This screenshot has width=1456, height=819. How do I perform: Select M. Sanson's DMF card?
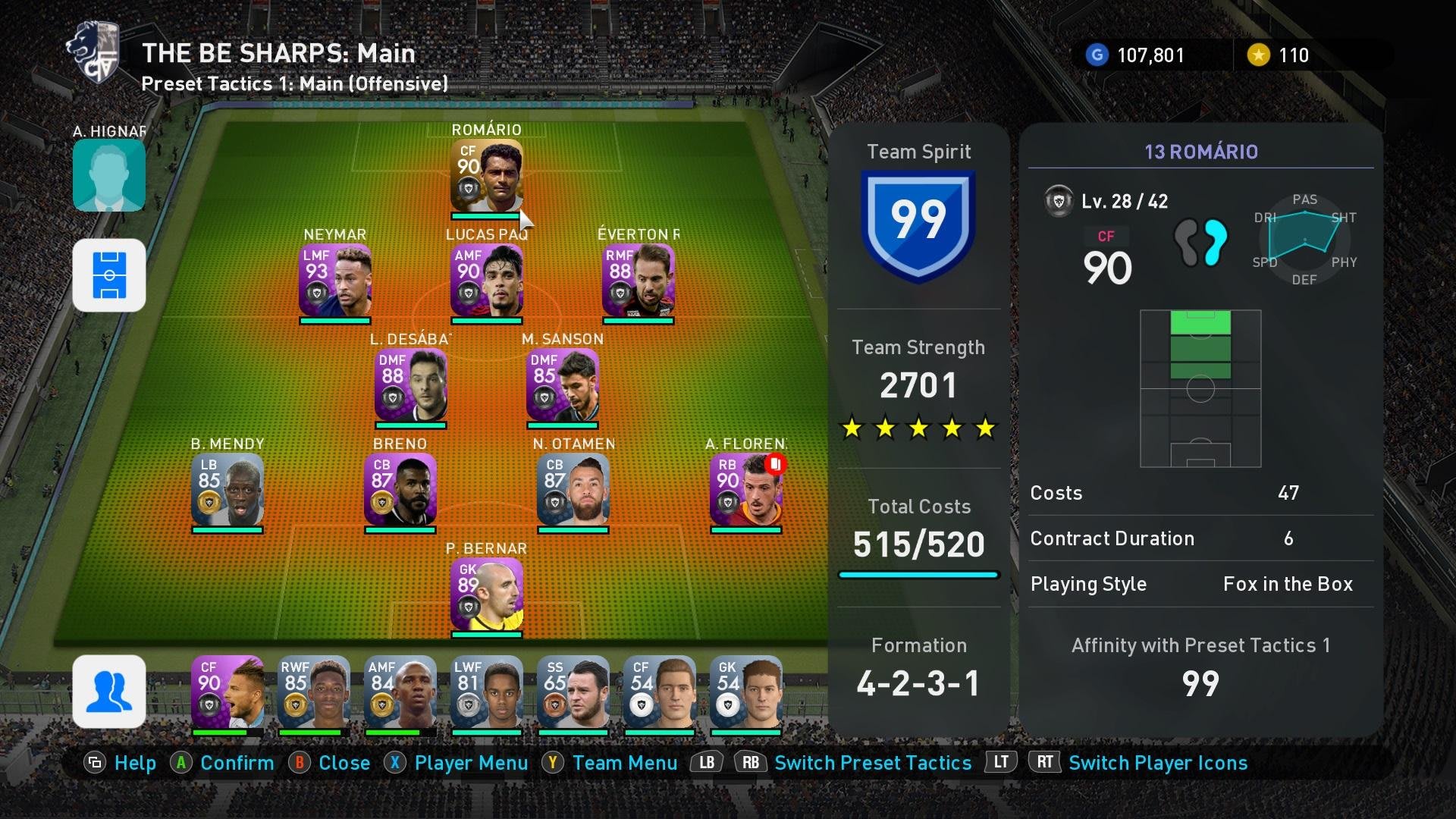pos(562,384)
